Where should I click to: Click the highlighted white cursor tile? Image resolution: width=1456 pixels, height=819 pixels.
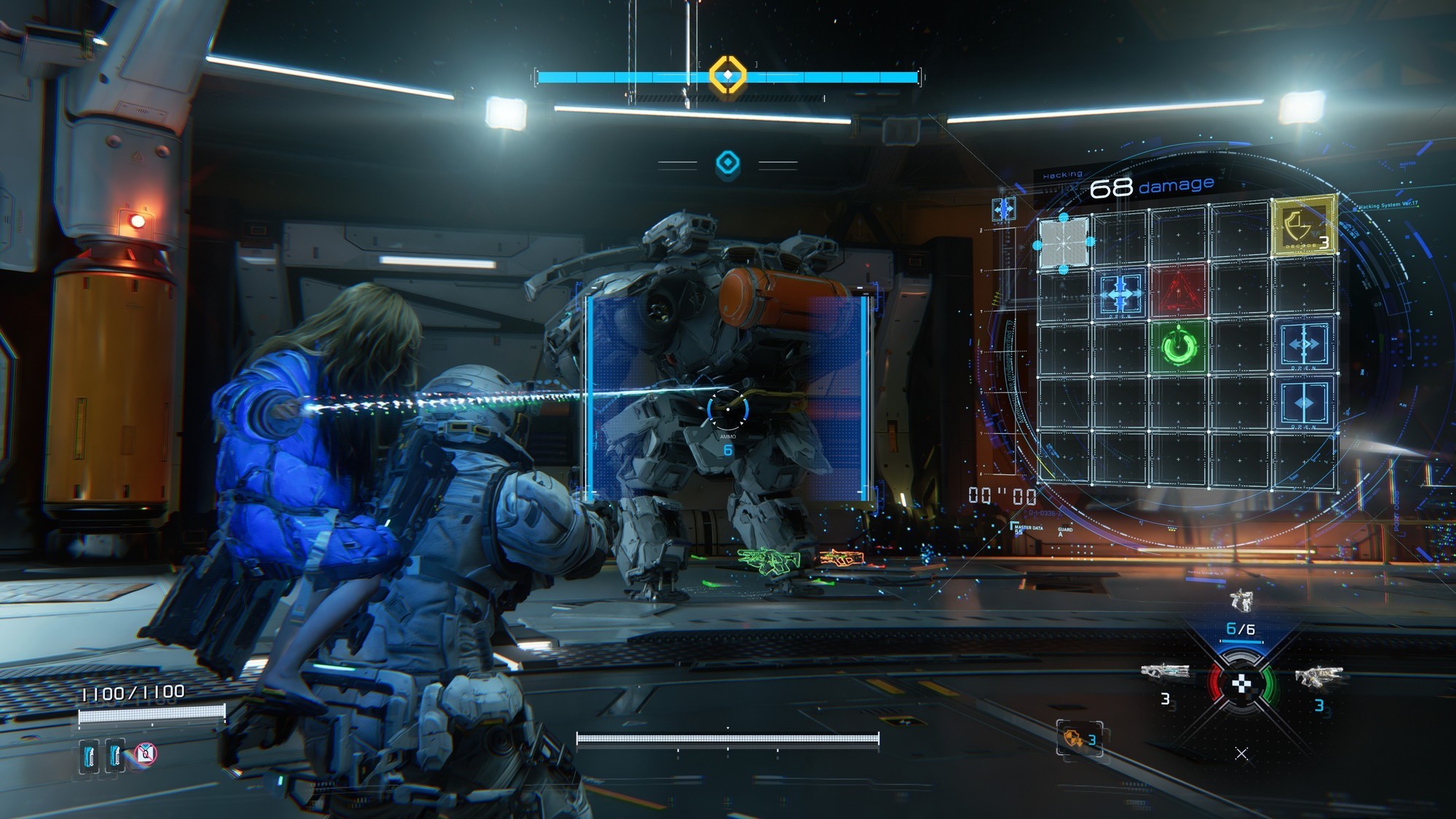[1064, 243]
